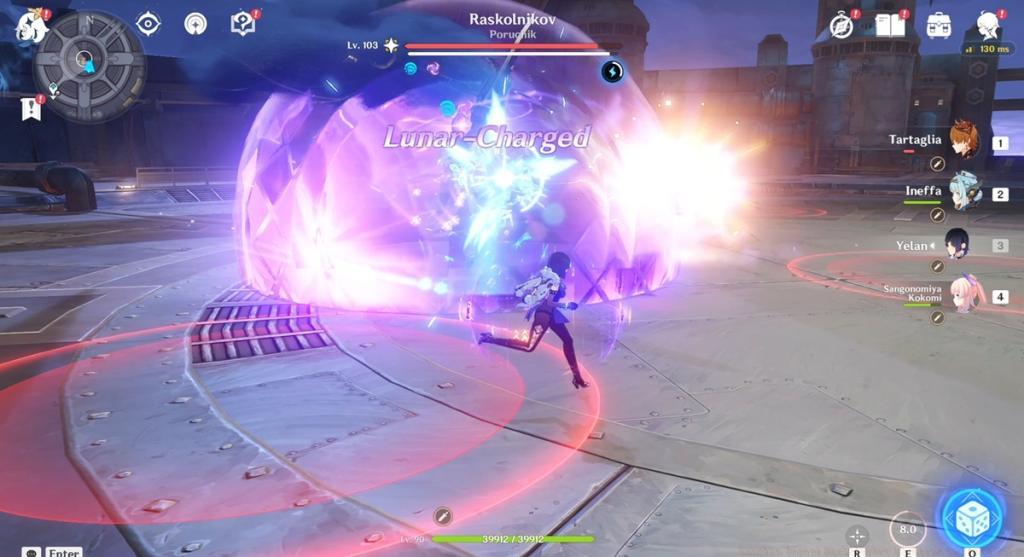Viewport: 1024px width, 557px height.
Task: Toggle the eye-shaped elemental sight icon
Action: 149,23
